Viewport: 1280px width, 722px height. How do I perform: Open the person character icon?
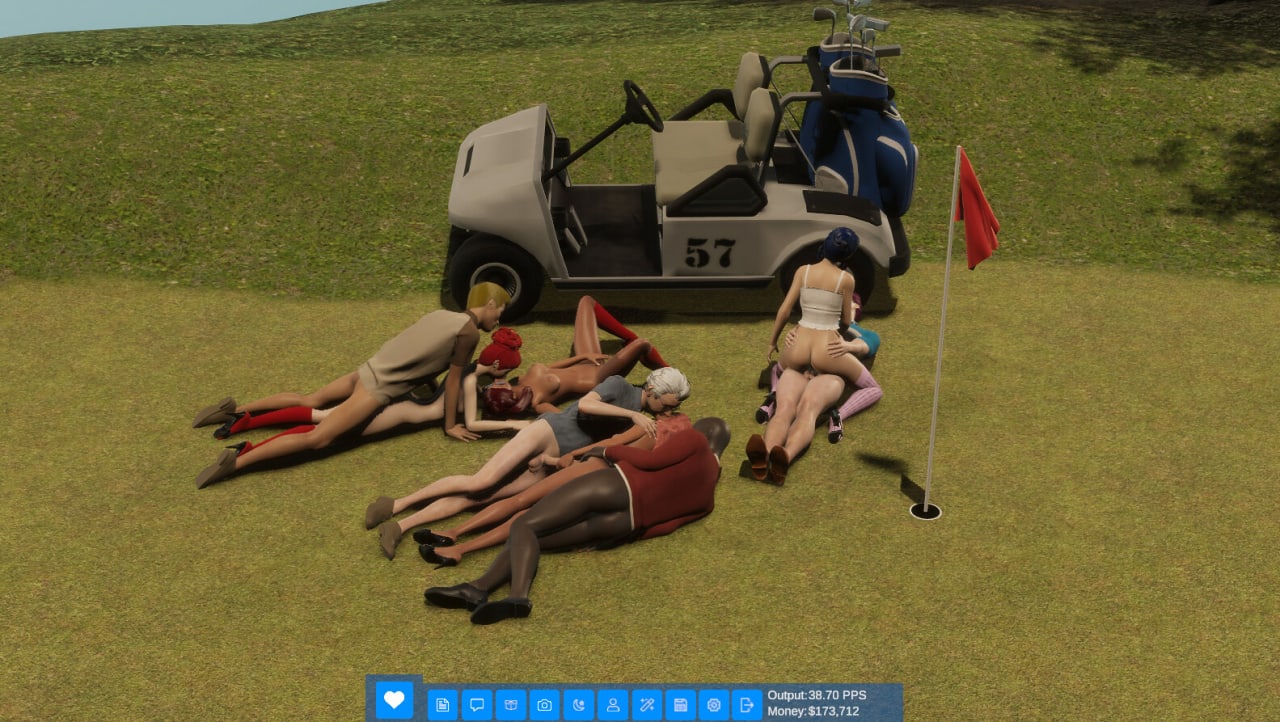click(612, 705)
